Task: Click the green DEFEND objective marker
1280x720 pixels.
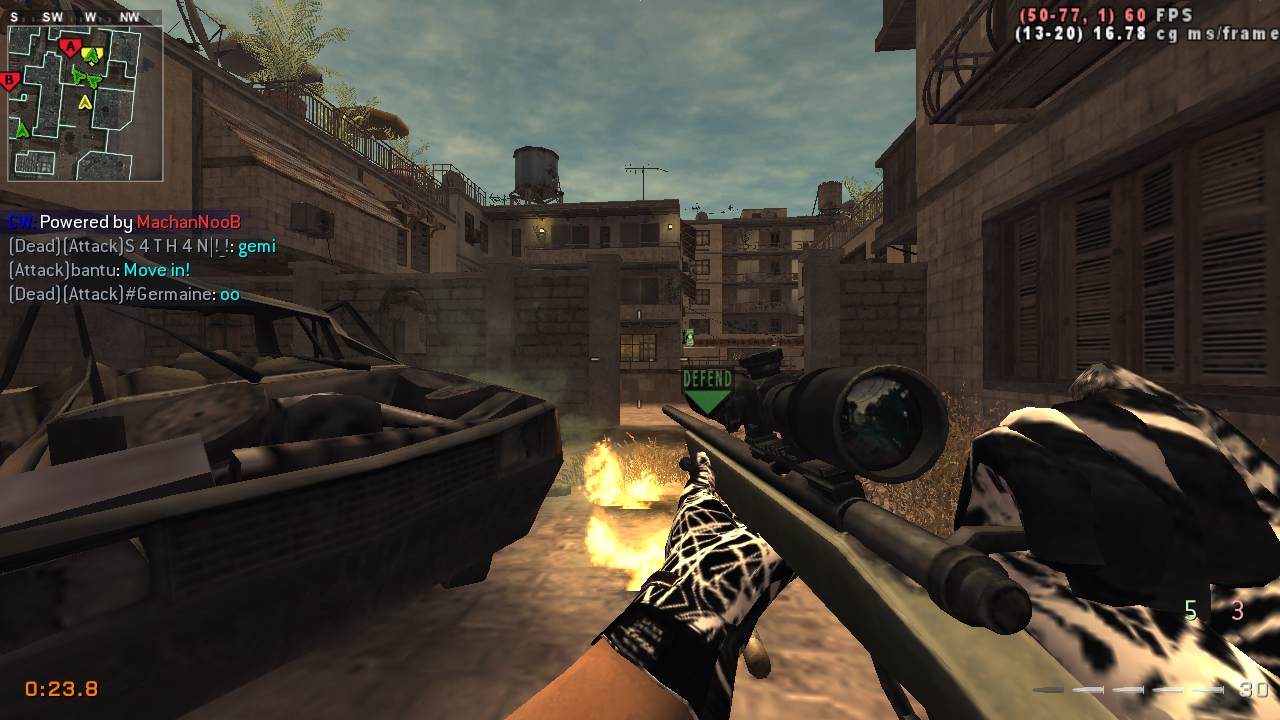Action: pyautogui.click(x=707, y=390)
